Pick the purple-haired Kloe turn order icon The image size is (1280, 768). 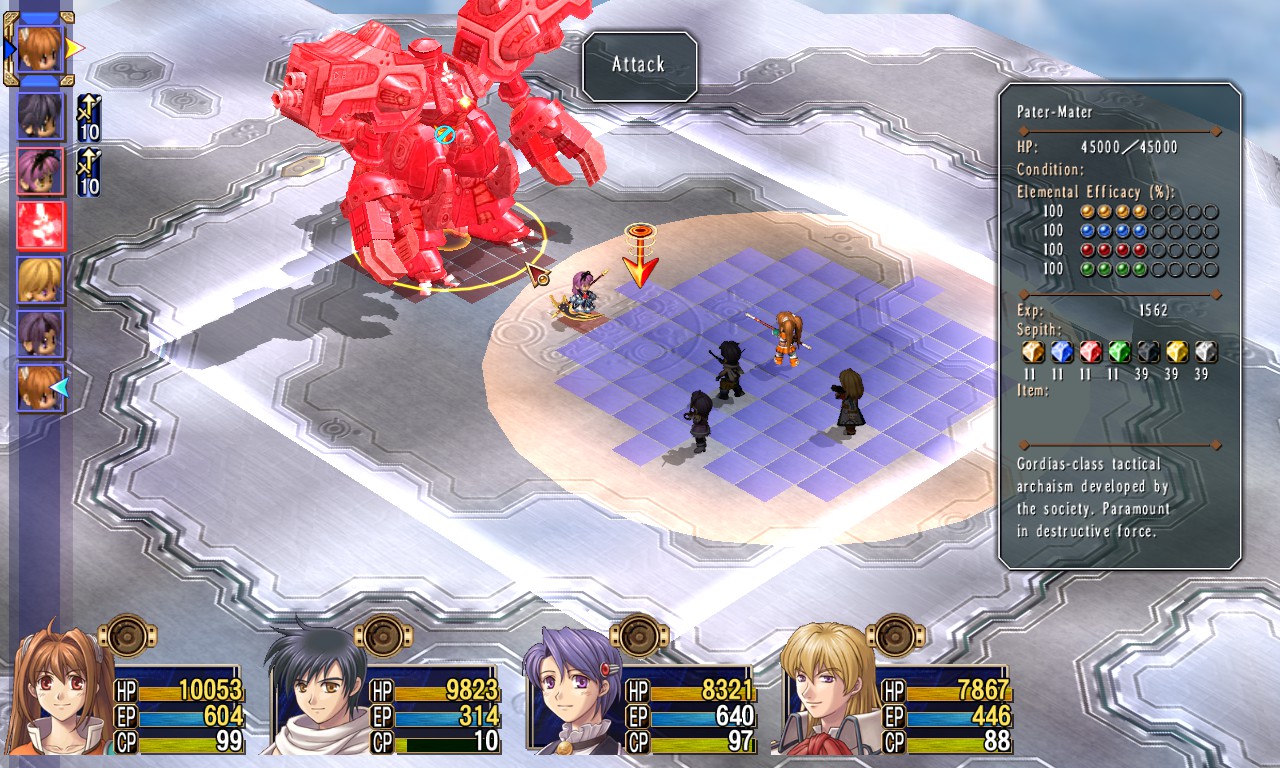41,334
